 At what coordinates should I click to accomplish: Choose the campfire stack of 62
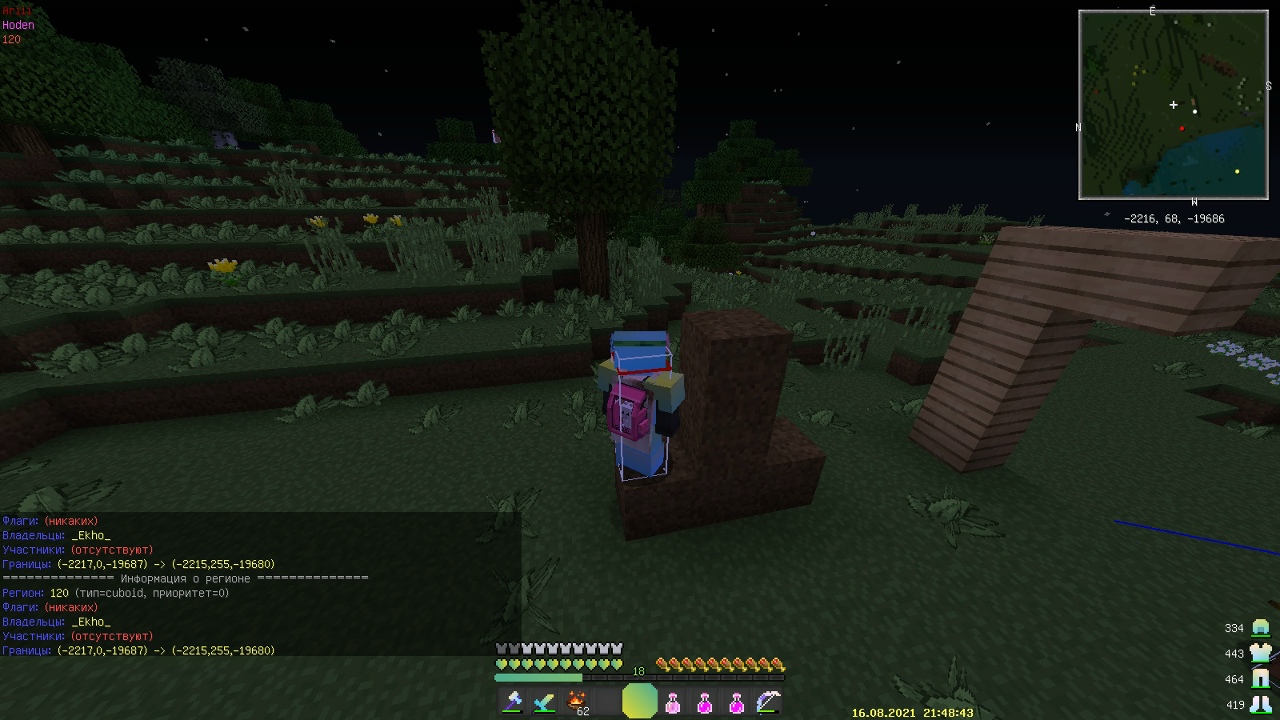tap(577, 702)
